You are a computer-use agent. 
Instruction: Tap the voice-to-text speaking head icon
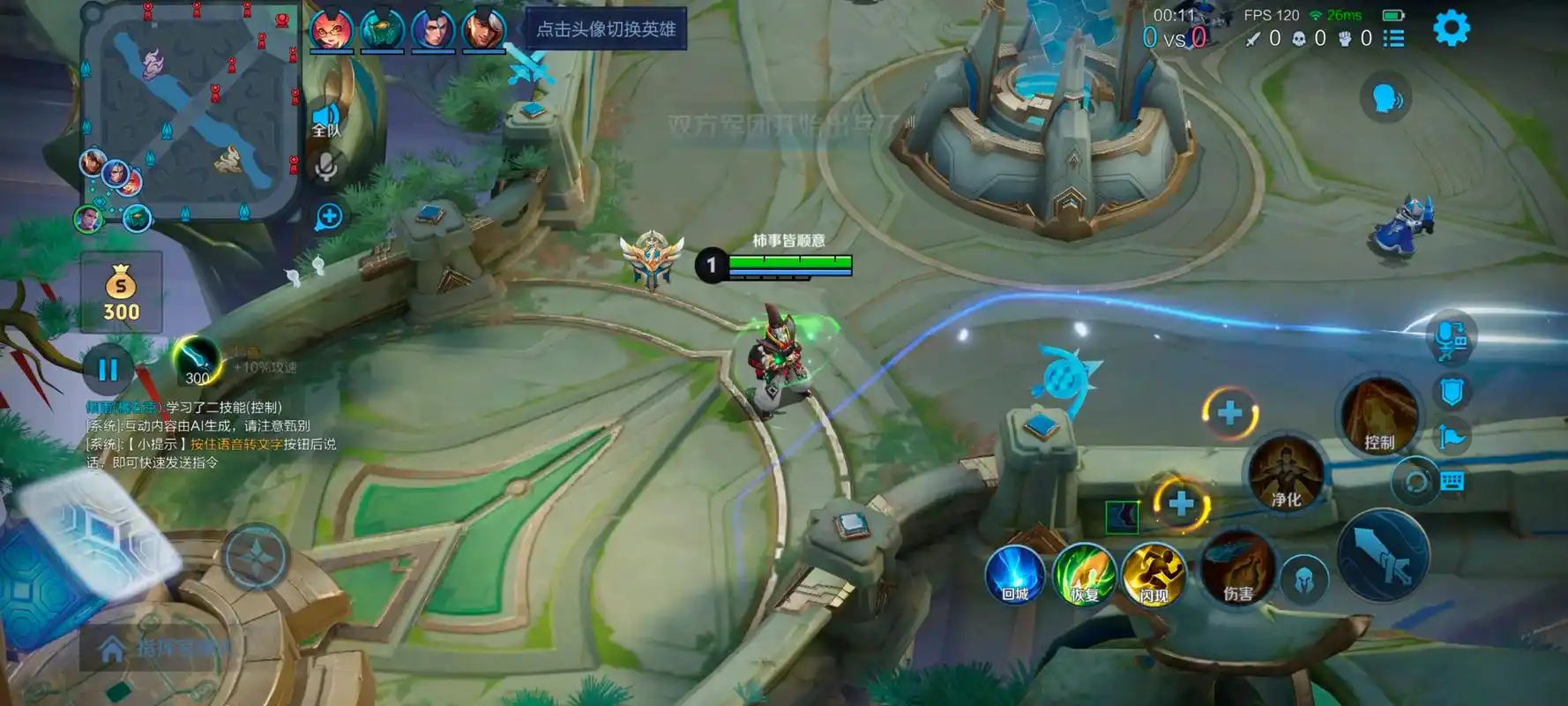point(1386,99)
